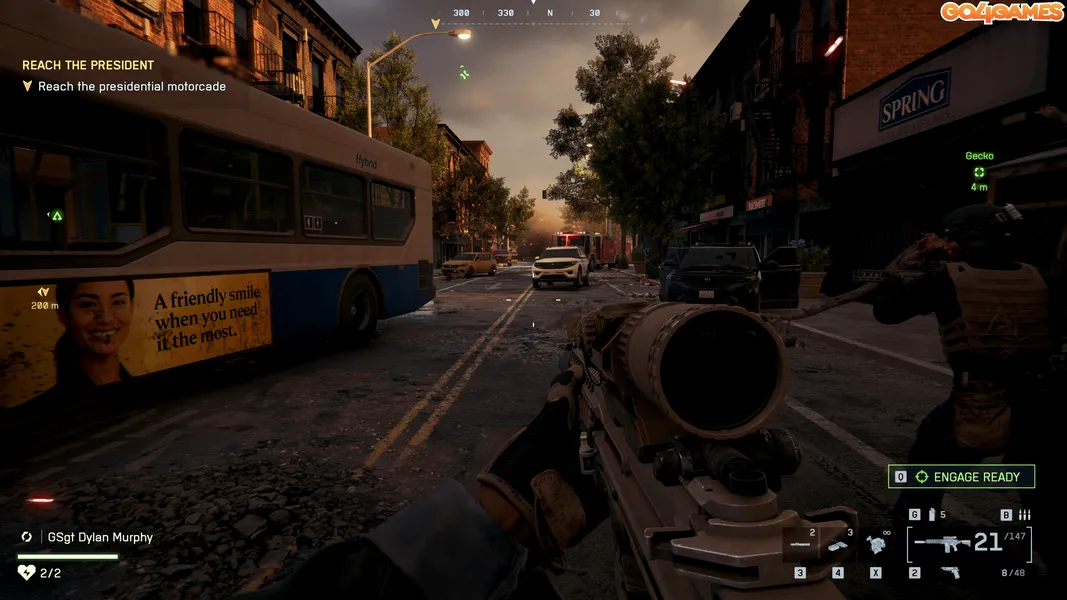Viewport: 1067px width, 600px height.
Task: Select the infinite-use gadget slot
Action: pos(877,545)
